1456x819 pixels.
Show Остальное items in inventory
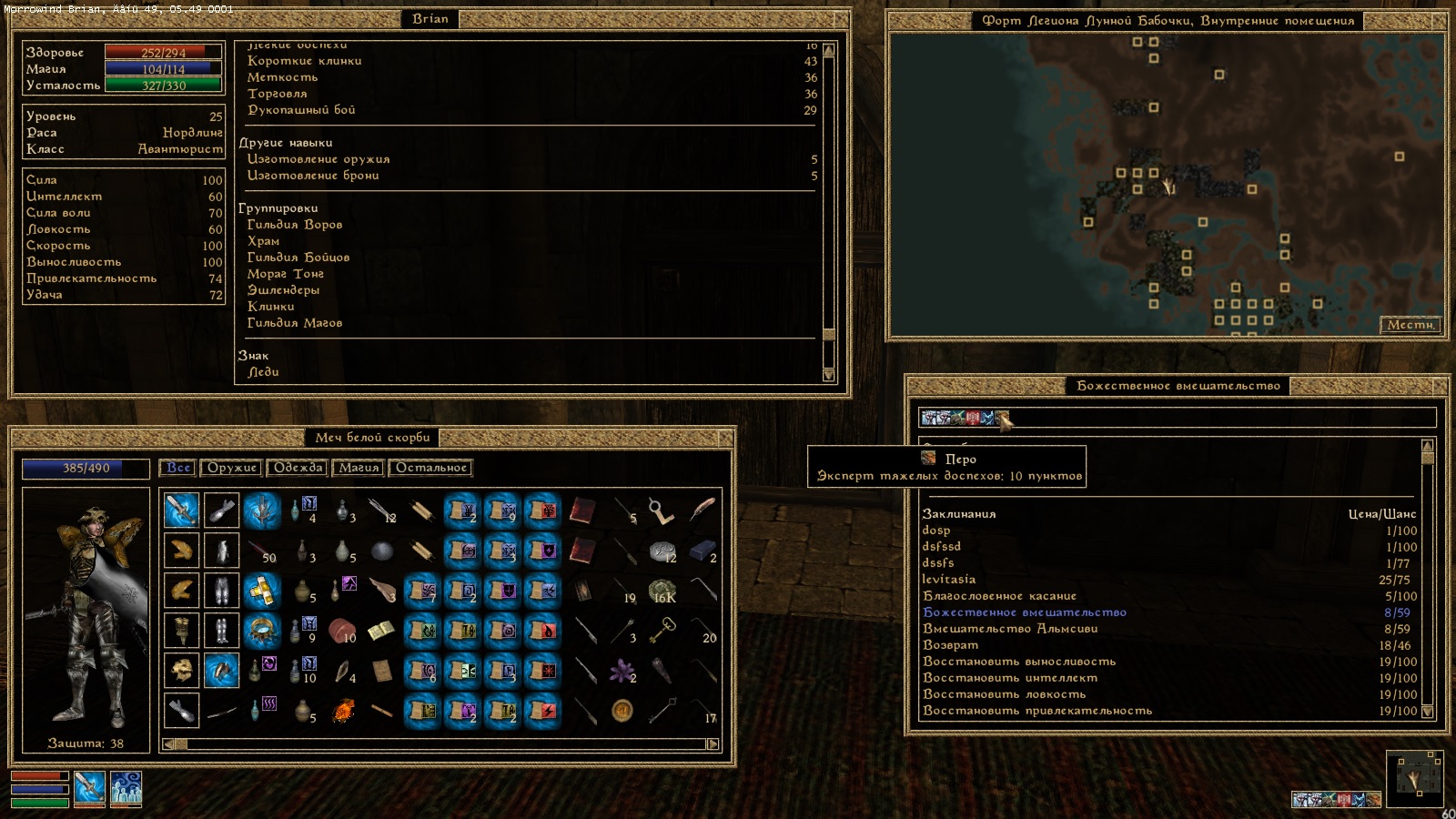pos(430,468)
